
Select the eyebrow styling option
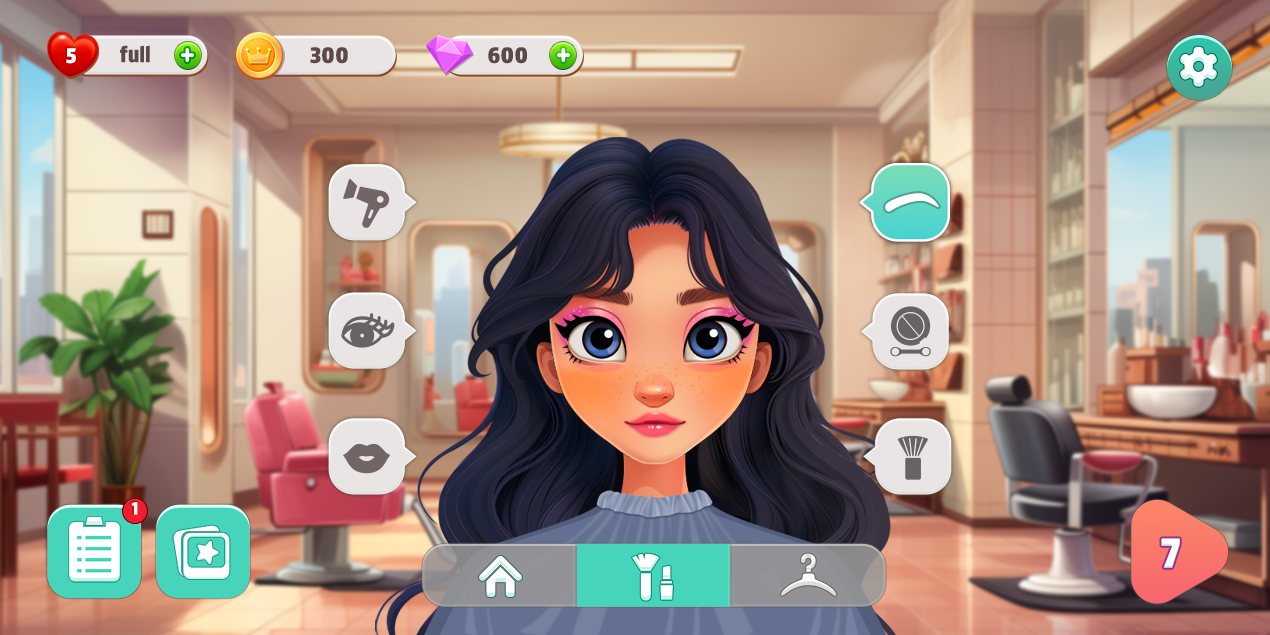[x=910, y=202]
